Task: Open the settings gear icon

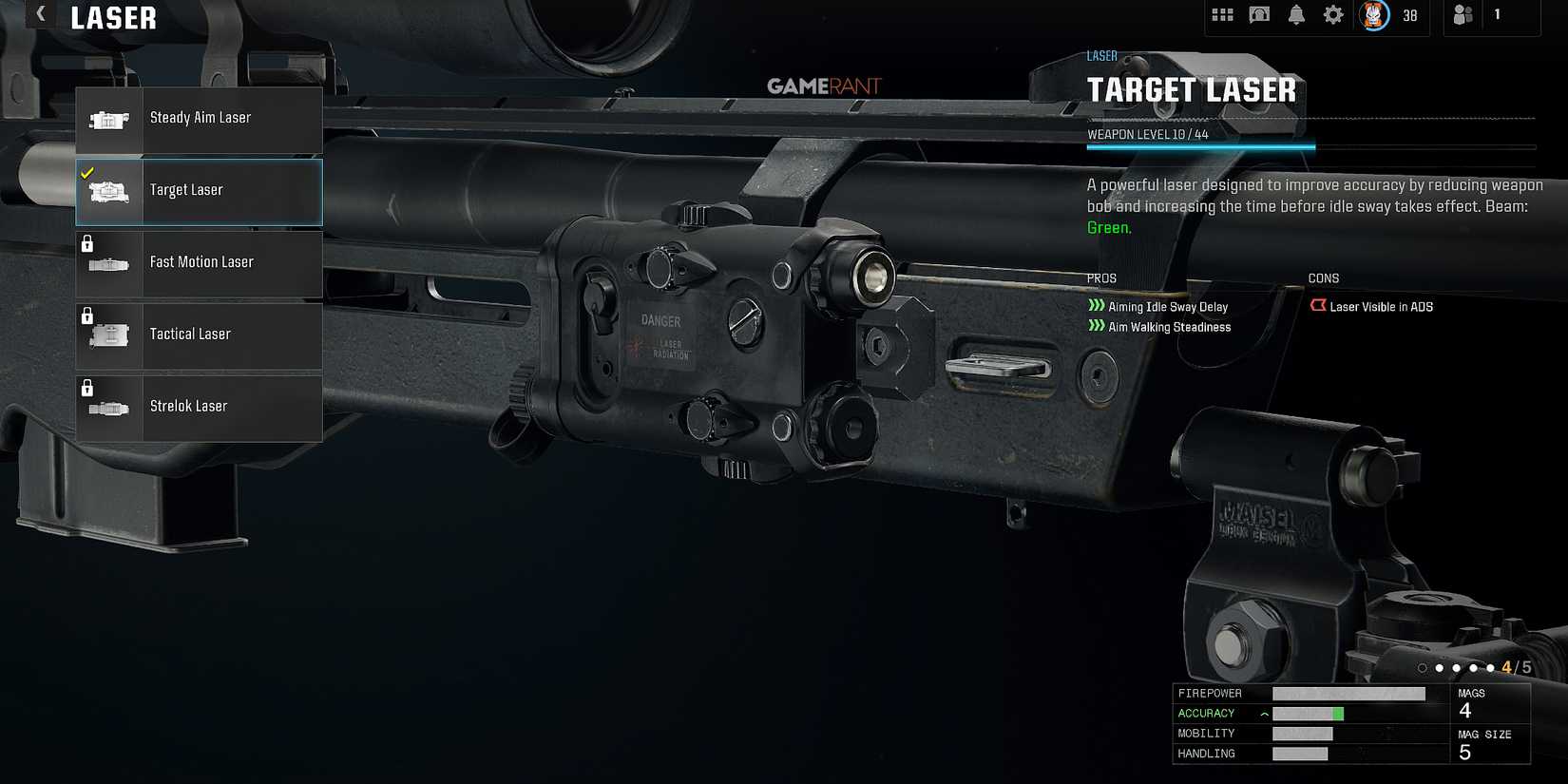Action: 1332,15
